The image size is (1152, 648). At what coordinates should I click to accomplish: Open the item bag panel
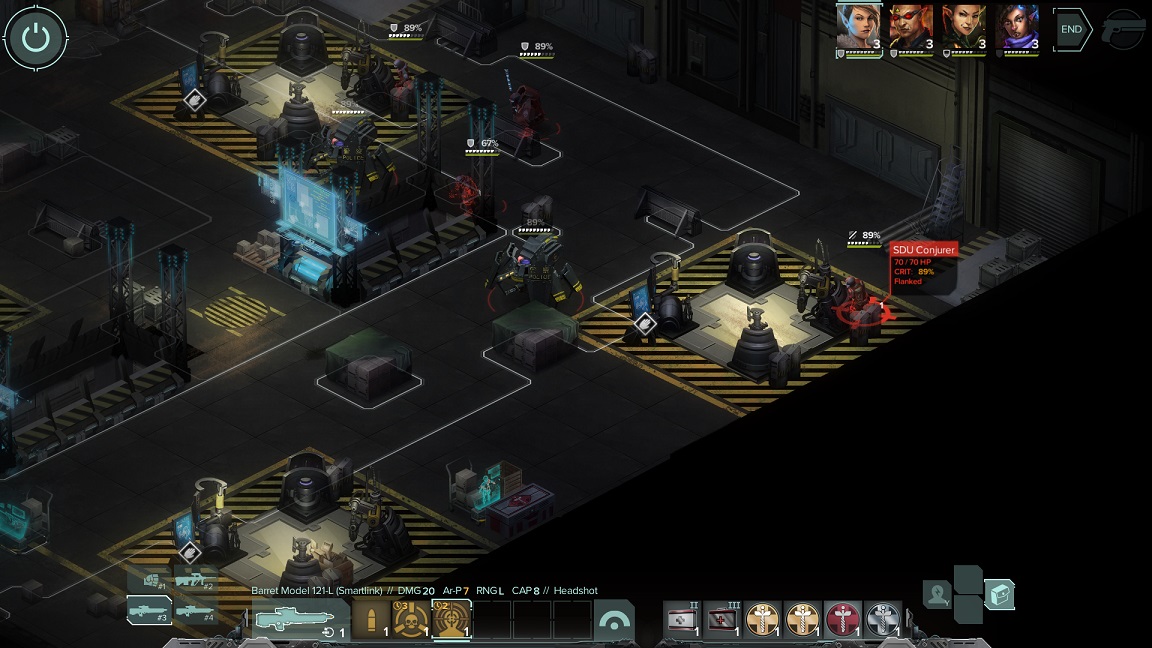click(x=999, y=595)
